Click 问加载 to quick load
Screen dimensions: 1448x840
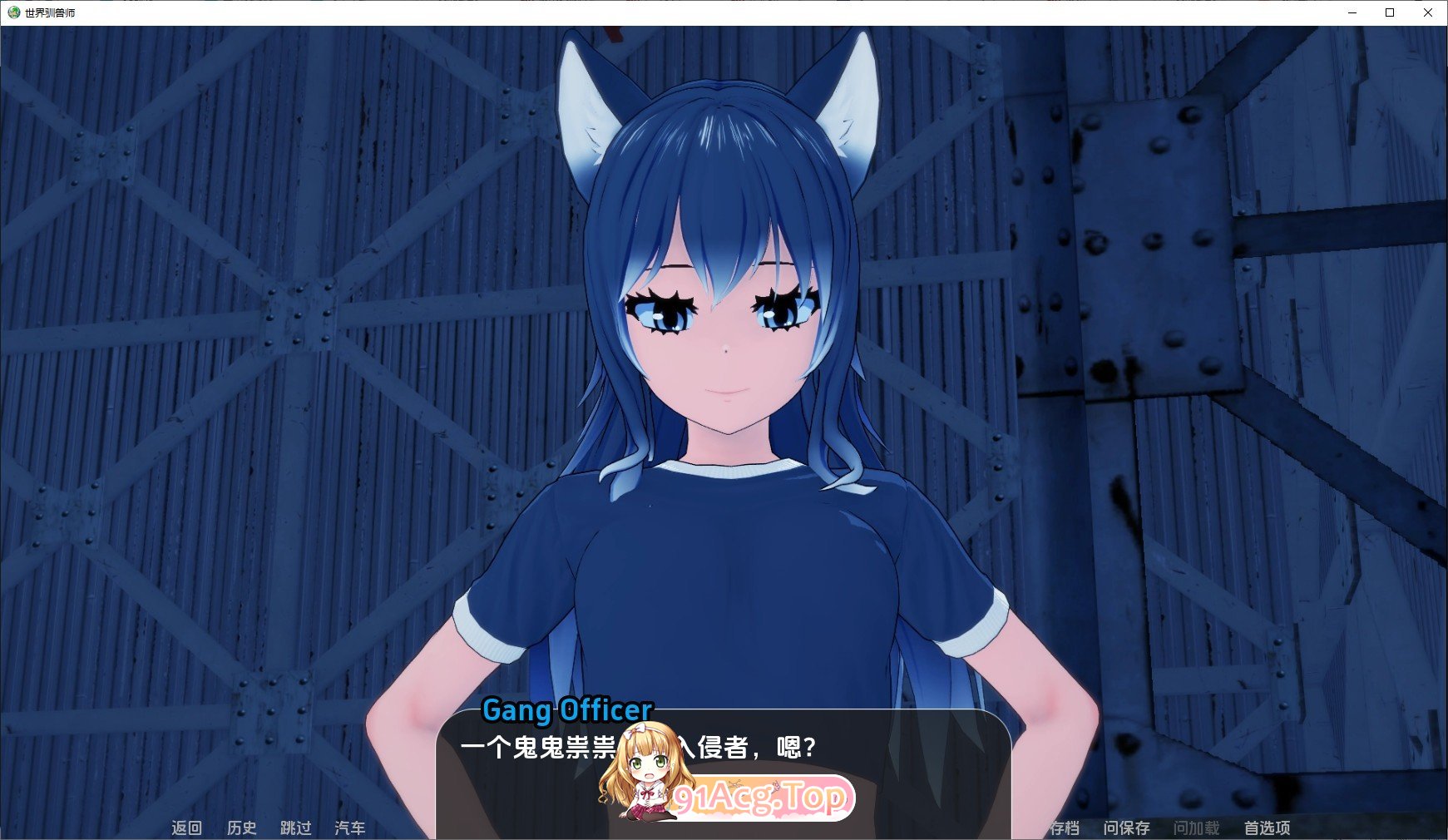(1198, 828)
